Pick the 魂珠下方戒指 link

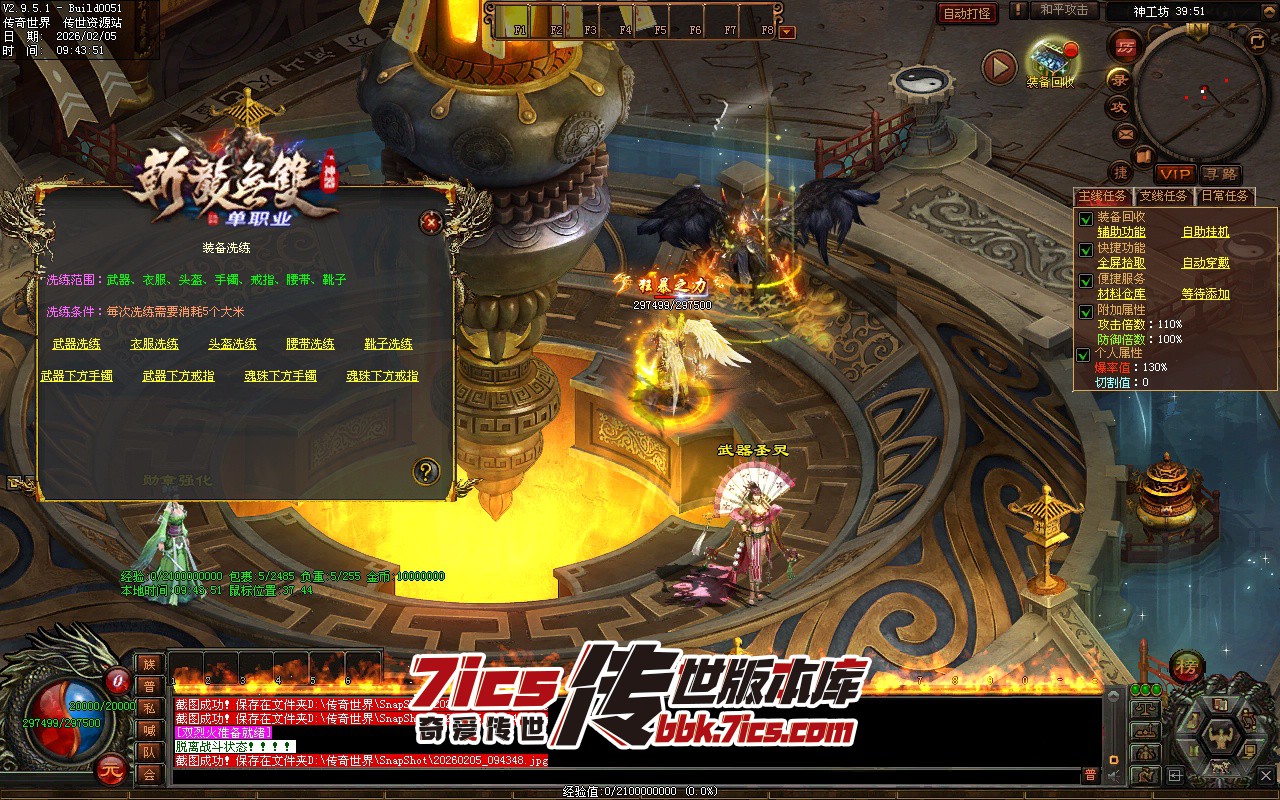click(x=383, y=376)
